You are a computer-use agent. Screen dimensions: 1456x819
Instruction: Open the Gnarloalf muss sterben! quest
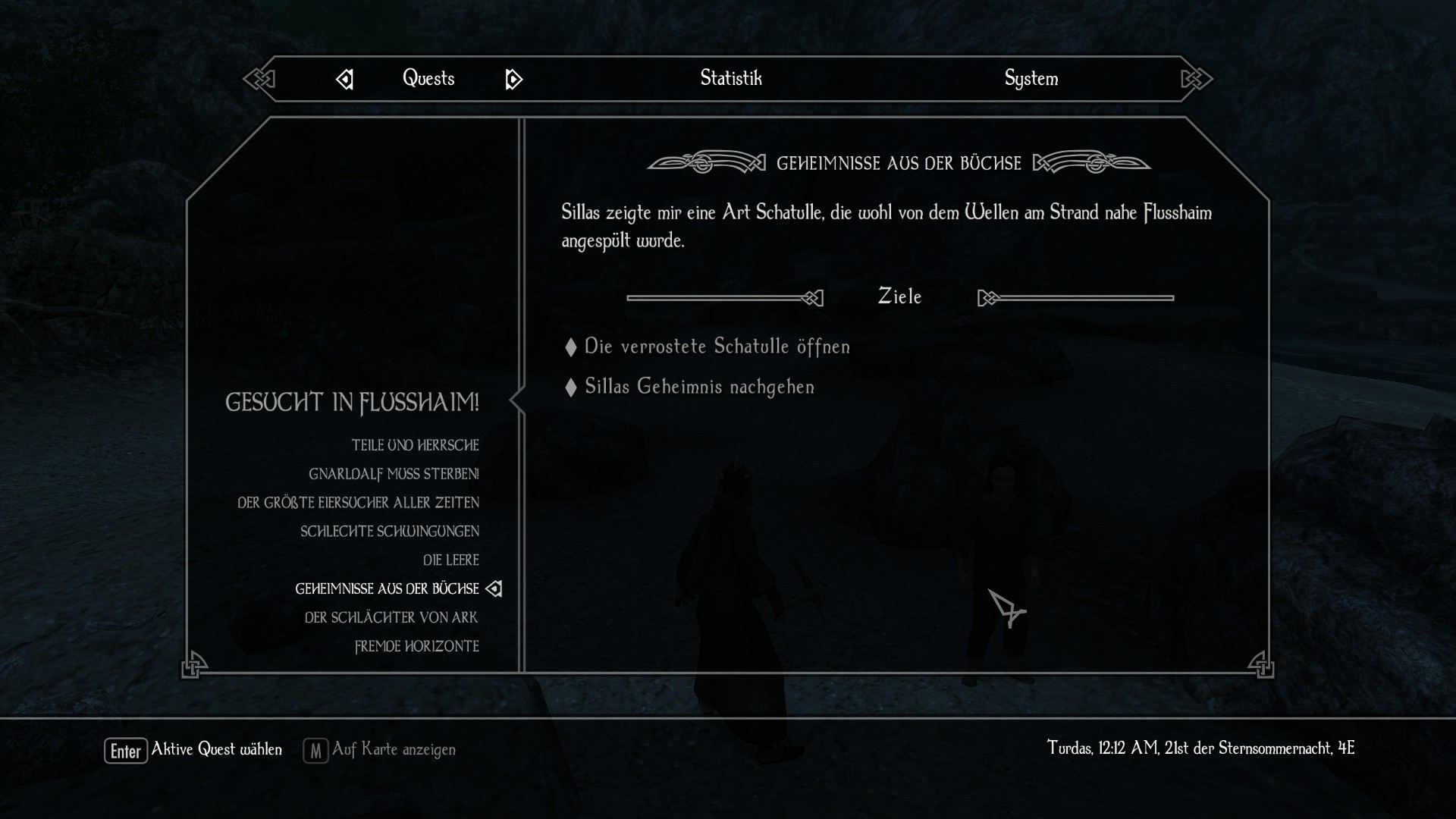pyautogui.click(x=394, y=474)
